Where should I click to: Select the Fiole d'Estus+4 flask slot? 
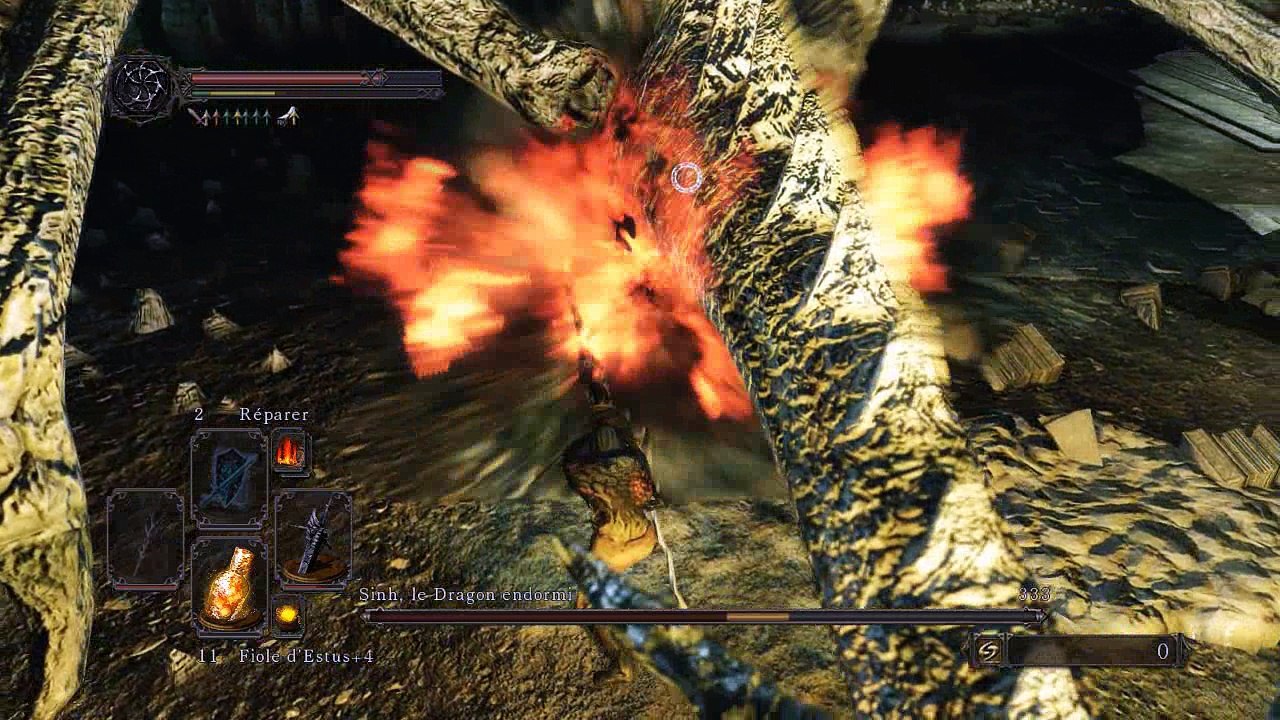tap(229, 586)
